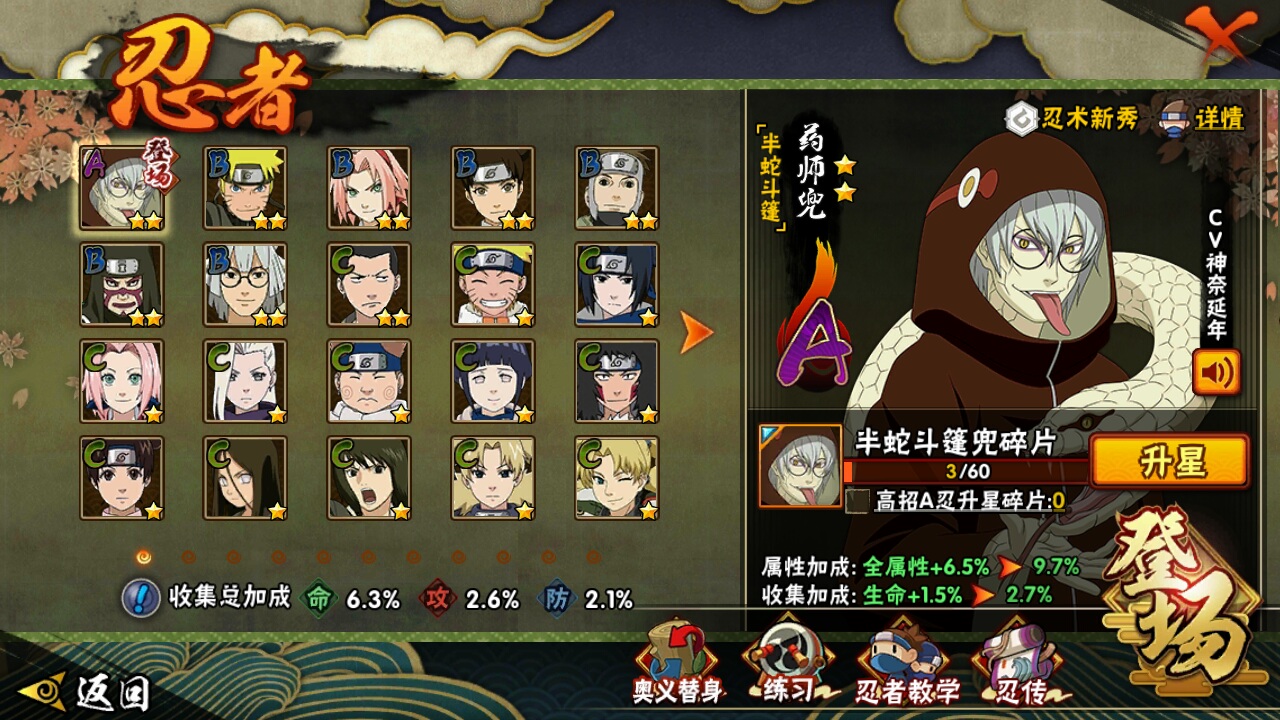The image size is (1280, 720).
Task: Go back with the 返回 button
Action: (x=93, y=691)
